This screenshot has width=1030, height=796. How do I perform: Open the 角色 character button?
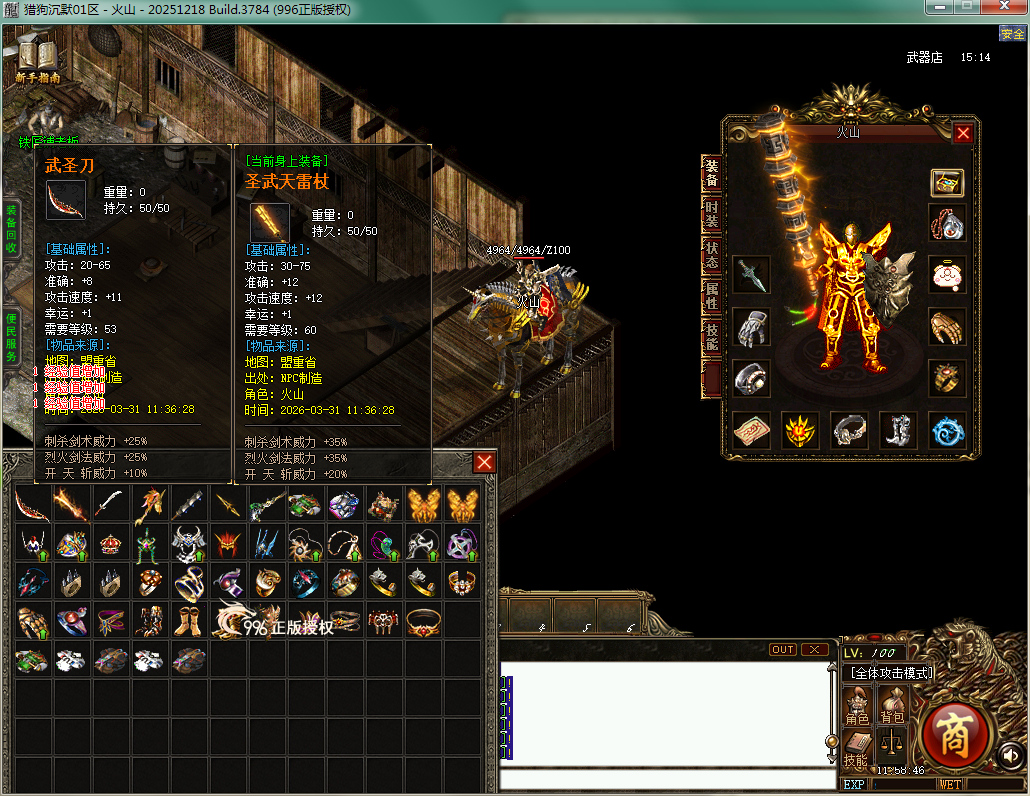pos(857,706)
